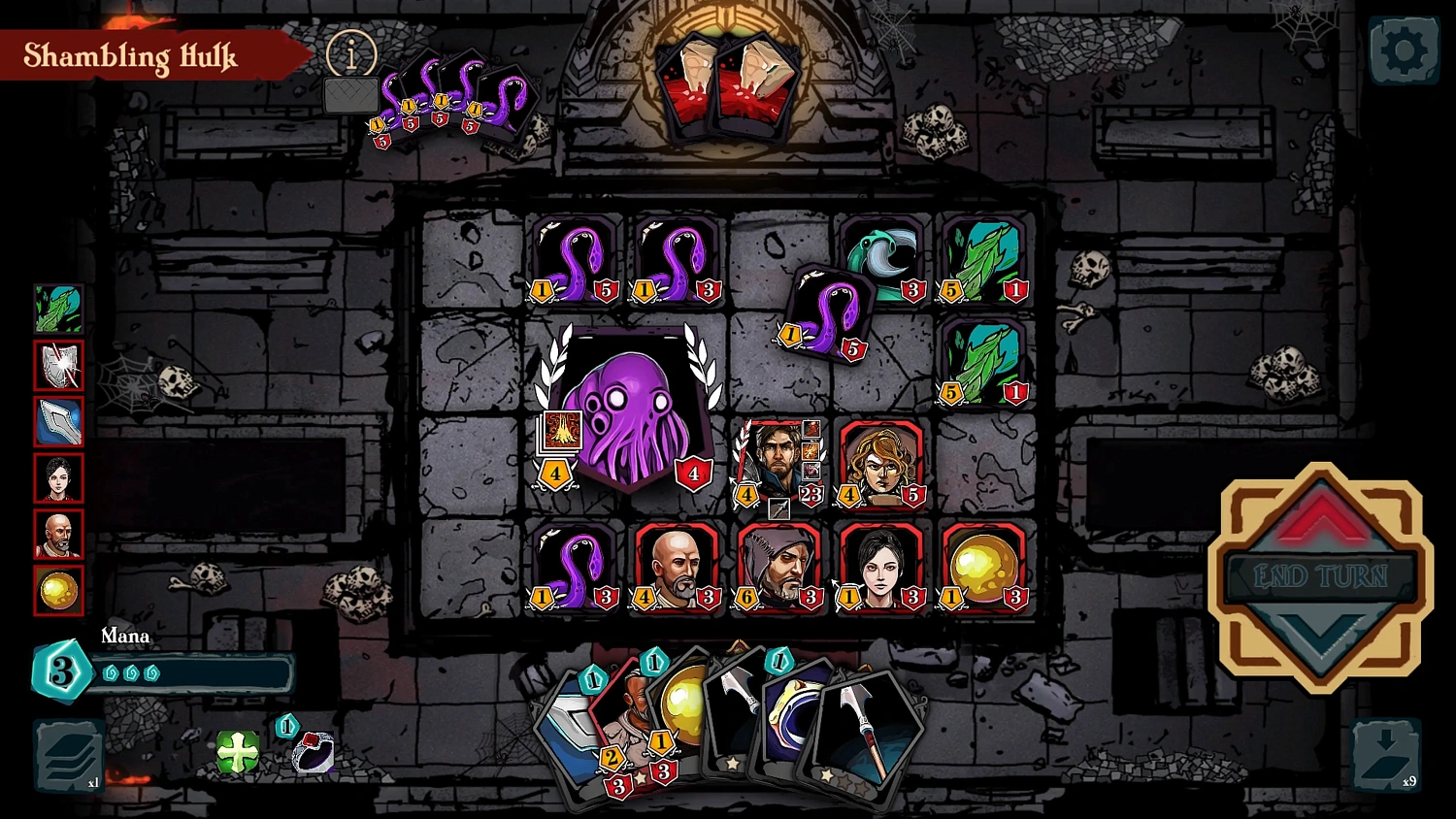
Task: Select the green quill ability in the left sidebar
Action: pyautogui.click(x=59, y=311)
